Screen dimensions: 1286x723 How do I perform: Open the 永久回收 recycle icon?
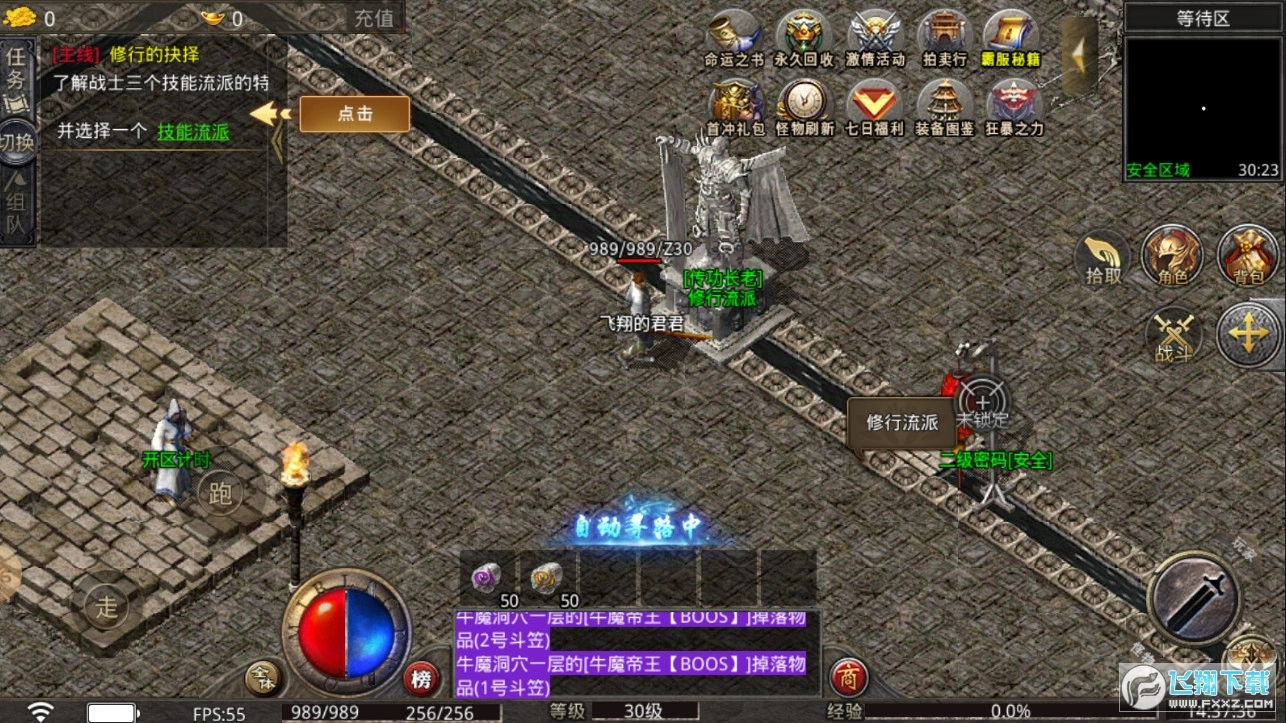(x=804, y=38)
